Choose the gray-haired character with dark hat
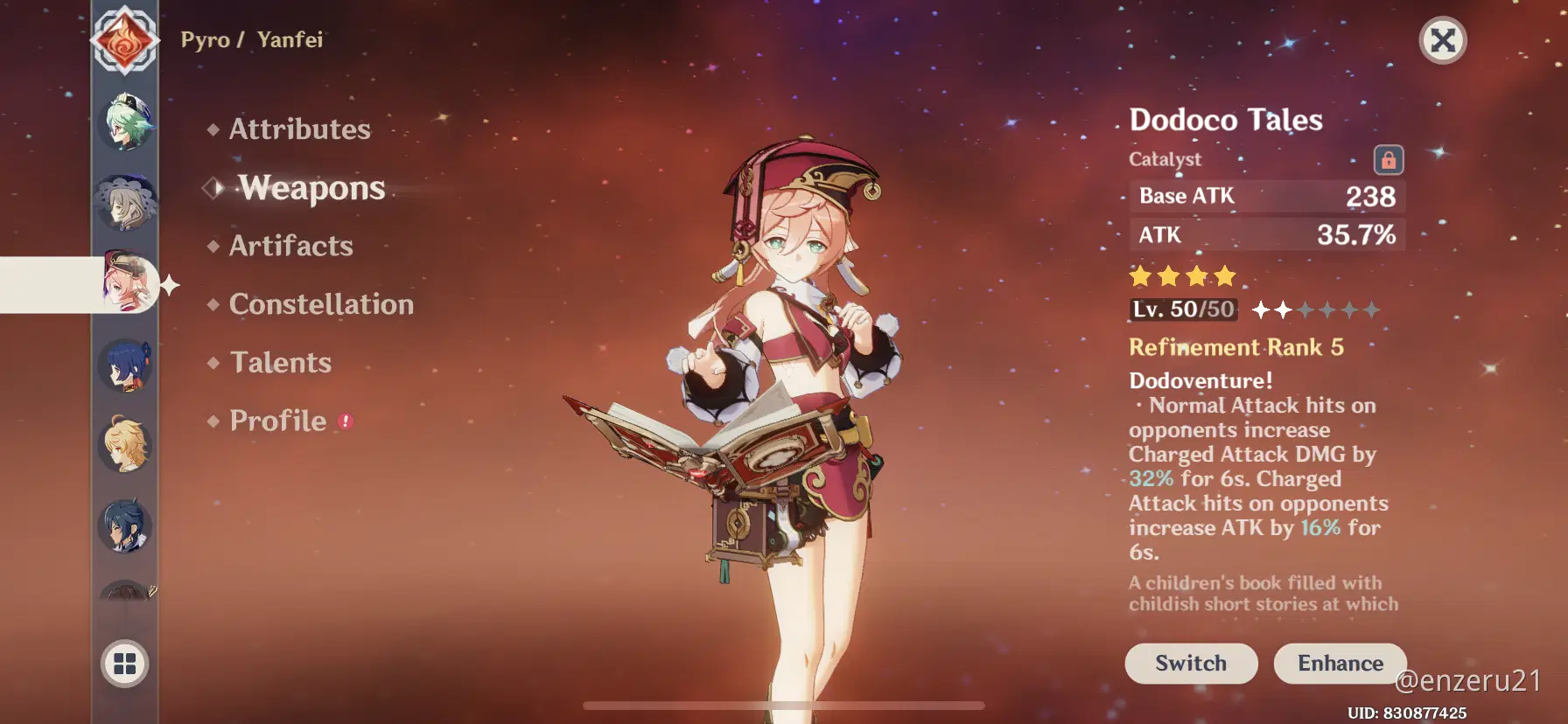 tap(126, 202)
